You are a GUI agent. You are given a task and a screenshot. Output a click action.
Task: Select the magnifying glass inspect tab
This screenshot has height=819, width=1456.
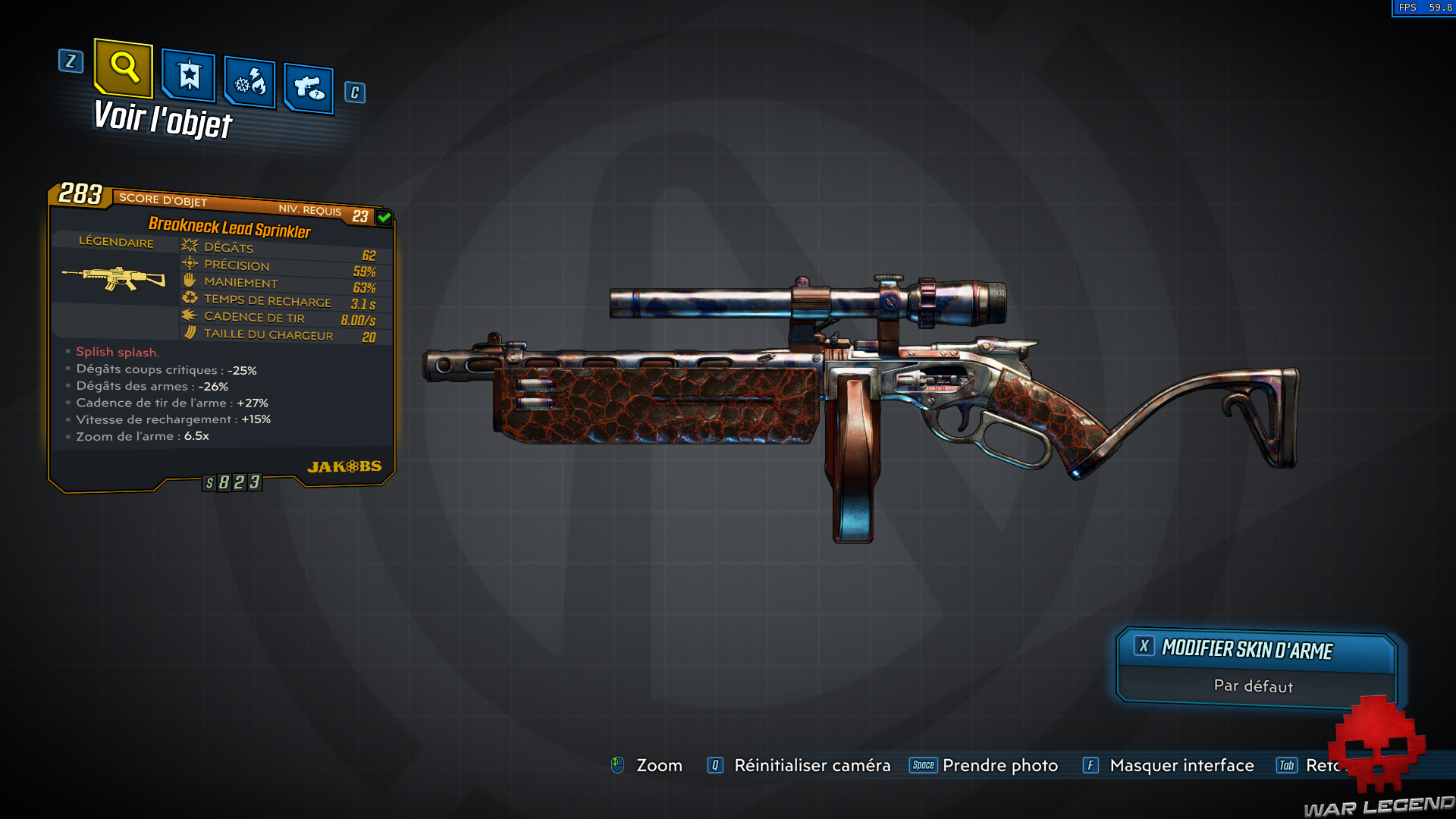(x=124, y=70)
